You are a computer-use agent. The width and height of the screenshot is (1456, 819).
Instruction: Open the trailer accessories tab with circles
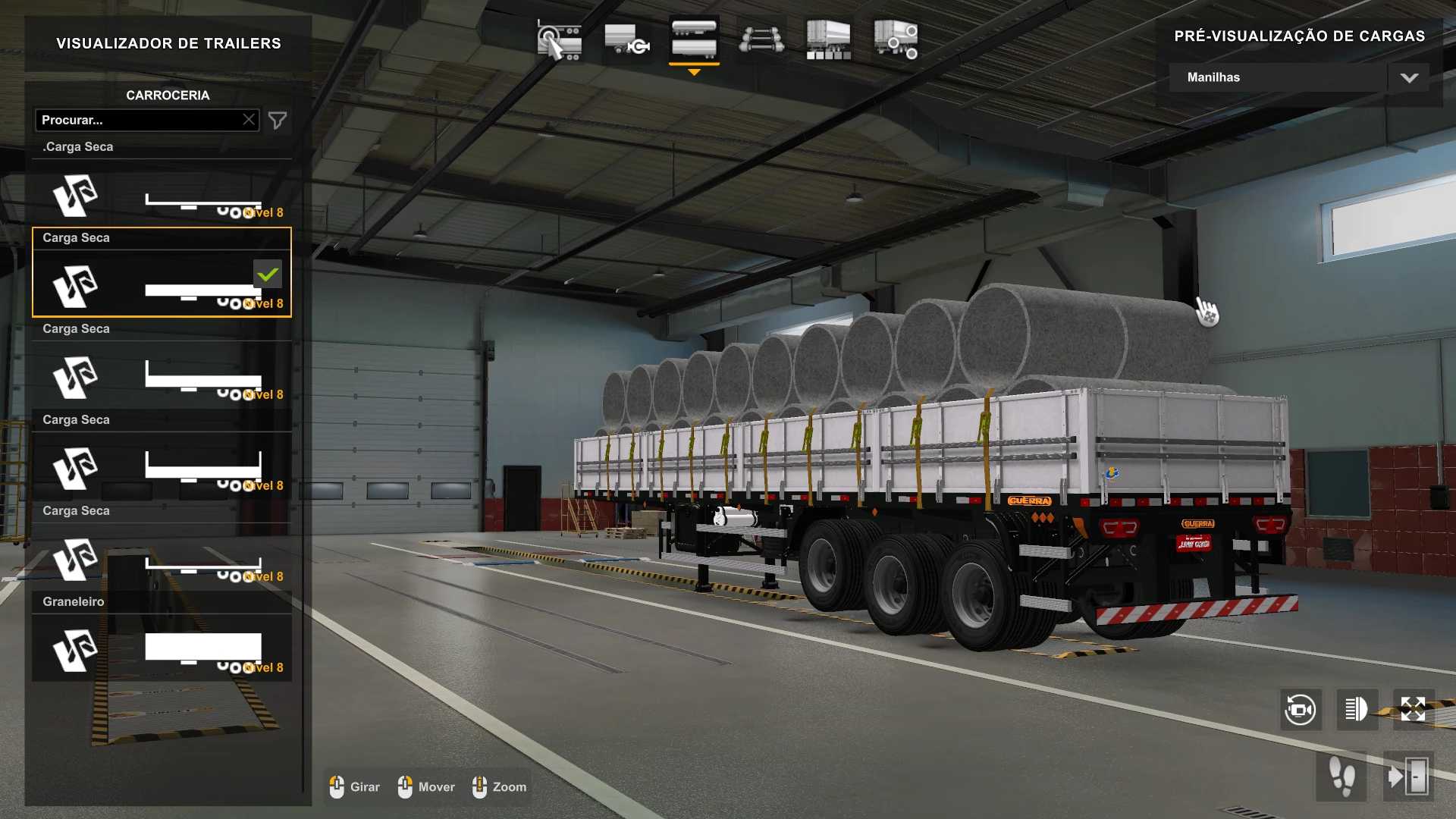pyautogui.click(x=896, y=40)
